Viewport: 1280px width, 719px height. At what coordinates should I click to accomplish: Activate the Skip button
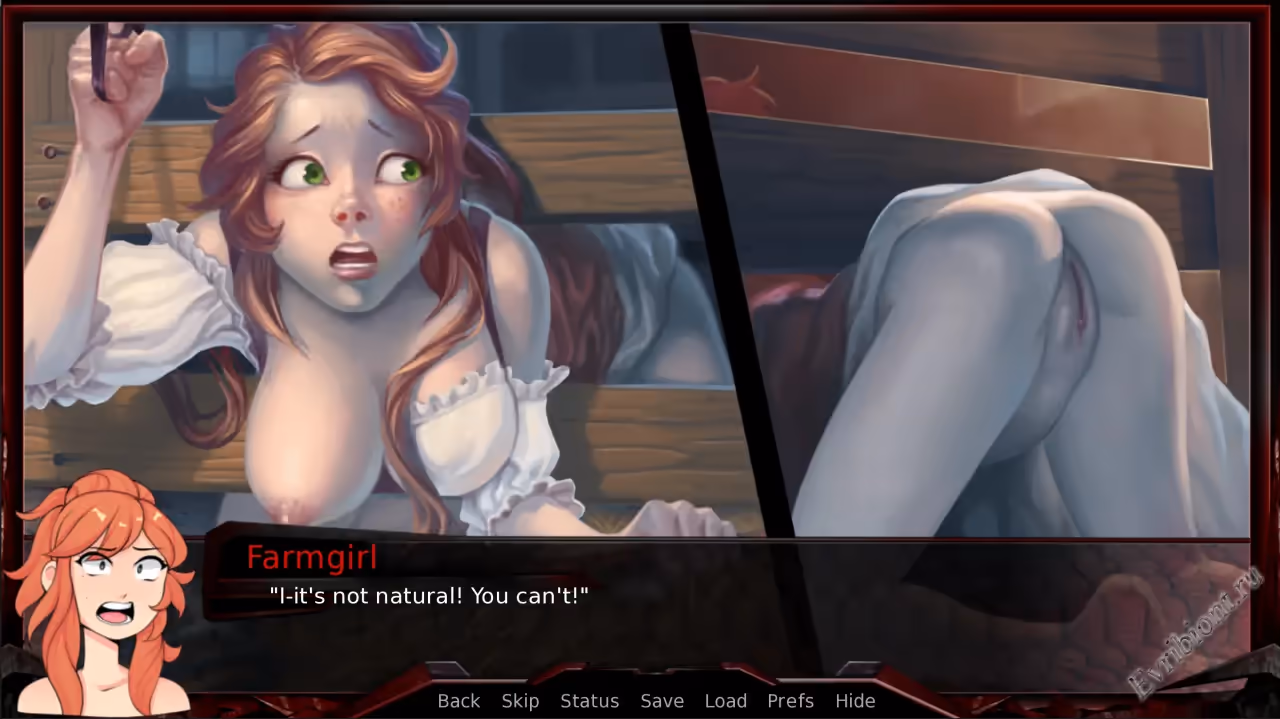pos(520,701)
